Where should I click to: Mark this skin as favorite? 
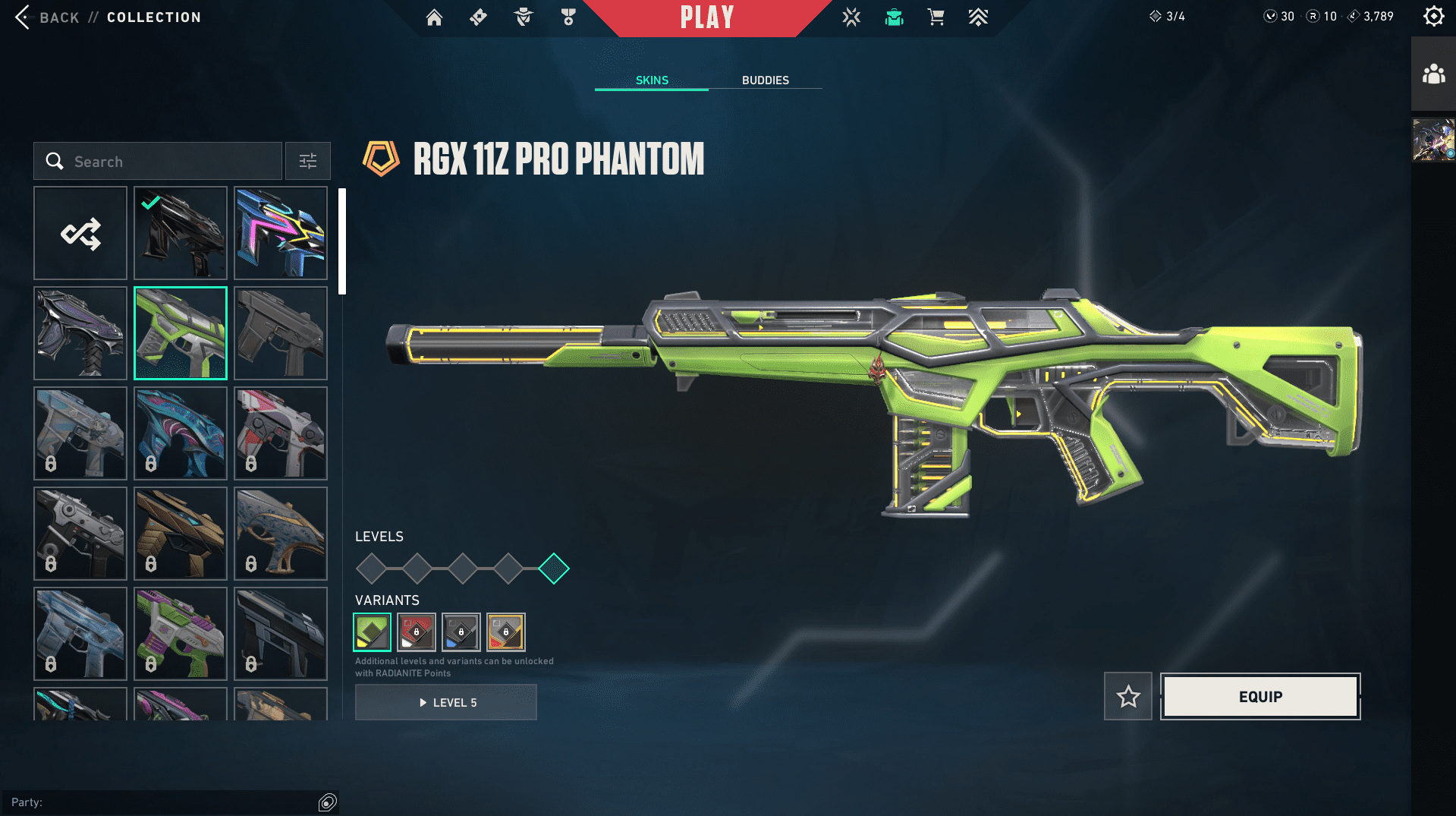(x=1128, y=697)
